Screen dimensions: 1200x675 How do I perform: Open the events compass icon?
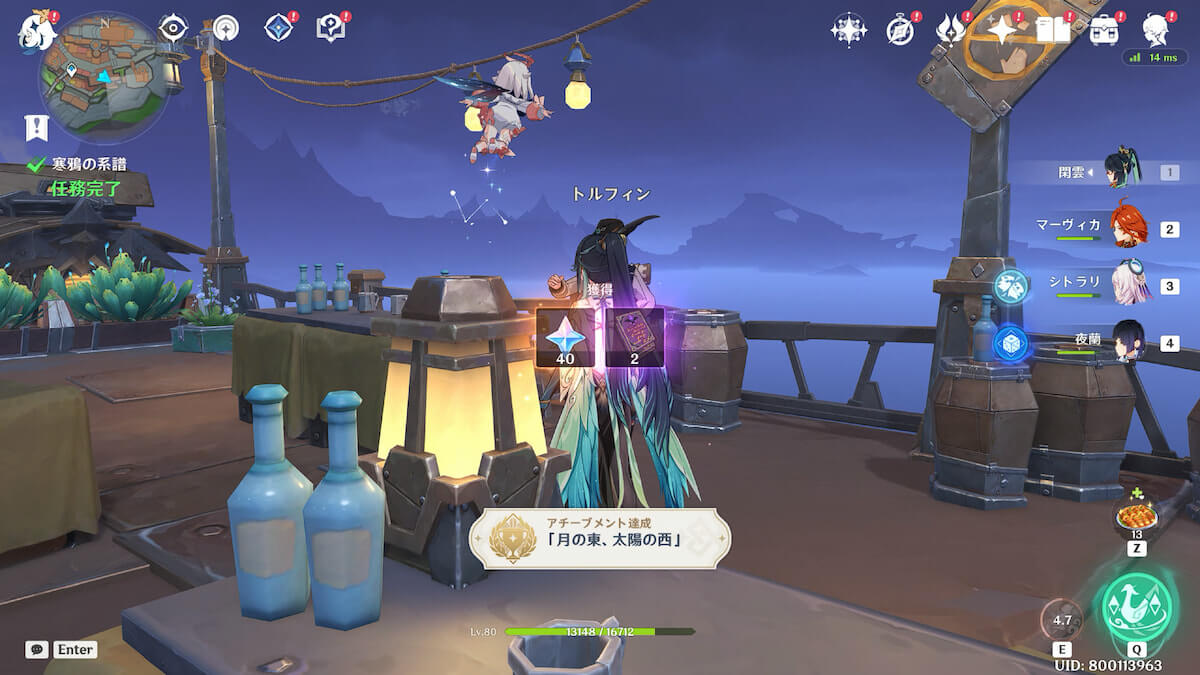[x=900, y=31]
